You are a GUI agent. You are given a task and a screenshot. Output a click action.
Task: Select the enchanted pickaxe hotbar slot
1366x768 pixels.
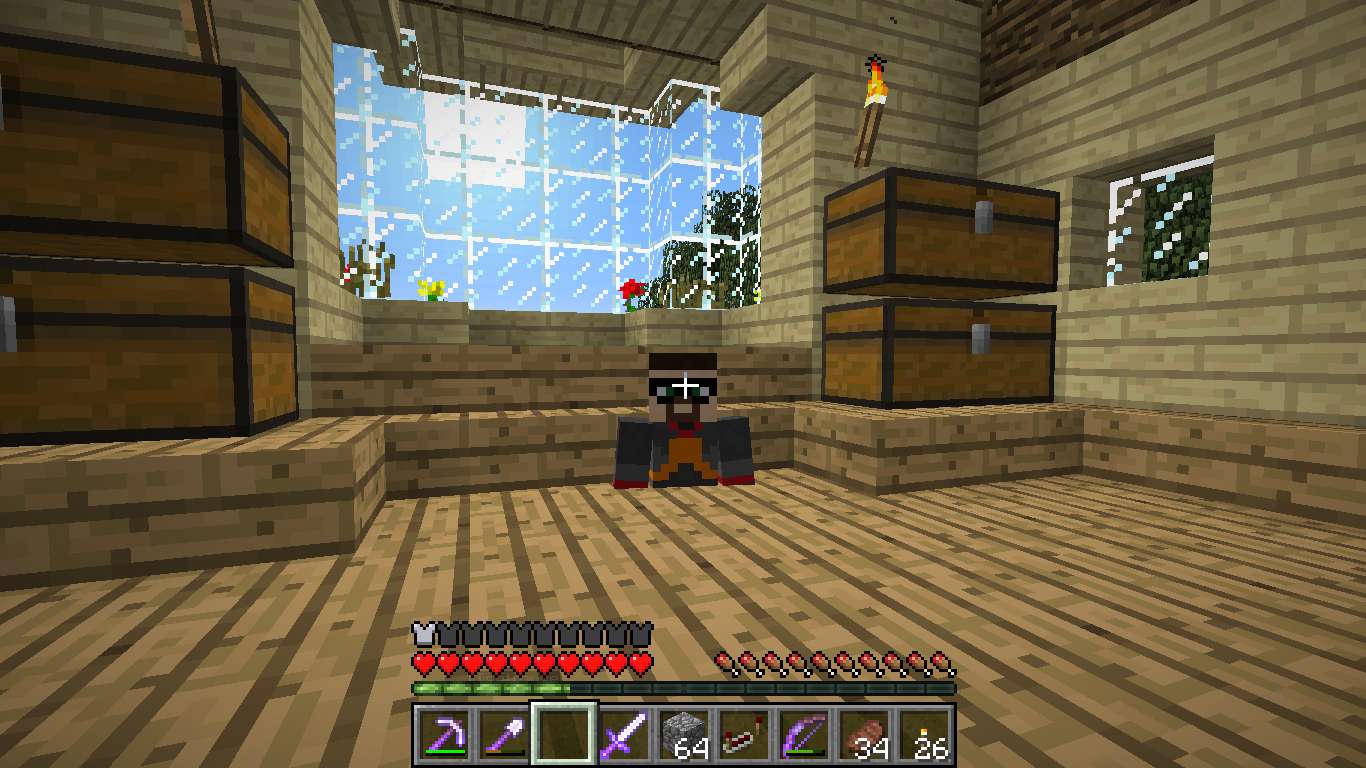coord(444,736)
